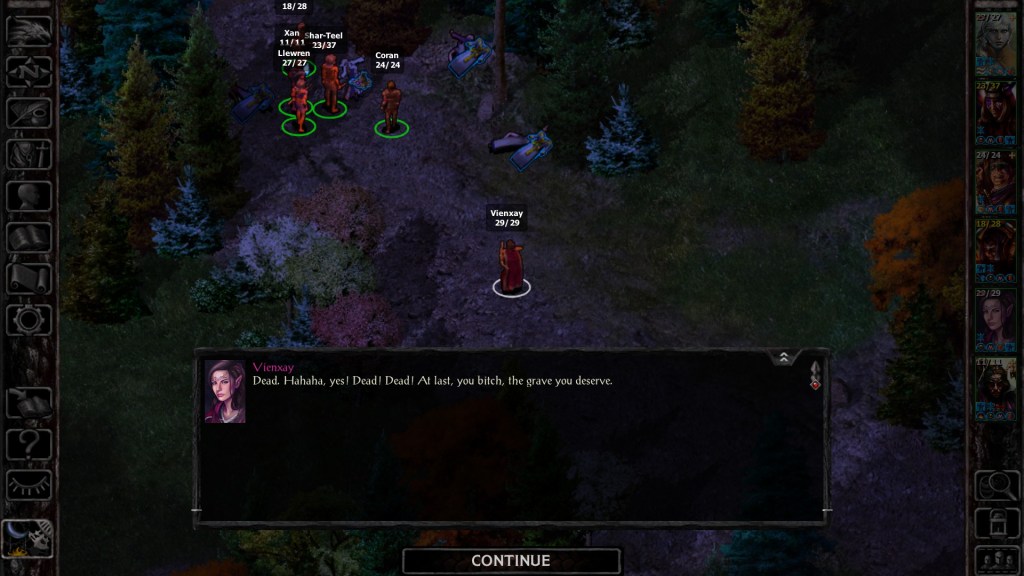
Task: Toggle the eye icon in the left sidebar
Action: click(x=29, y=484)
